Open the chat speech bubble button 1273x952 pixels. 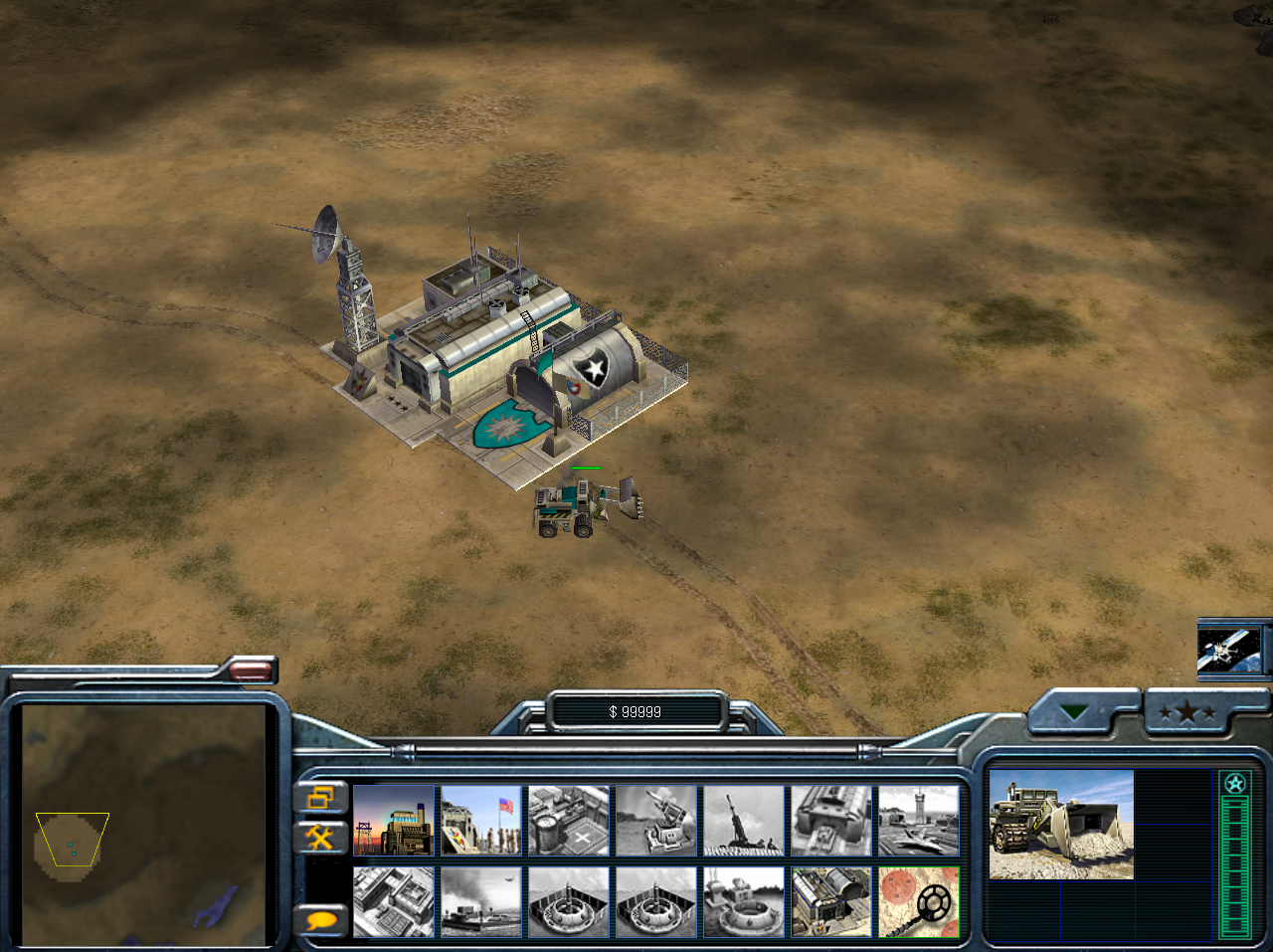pyautogui.click(x=321, y=920)
